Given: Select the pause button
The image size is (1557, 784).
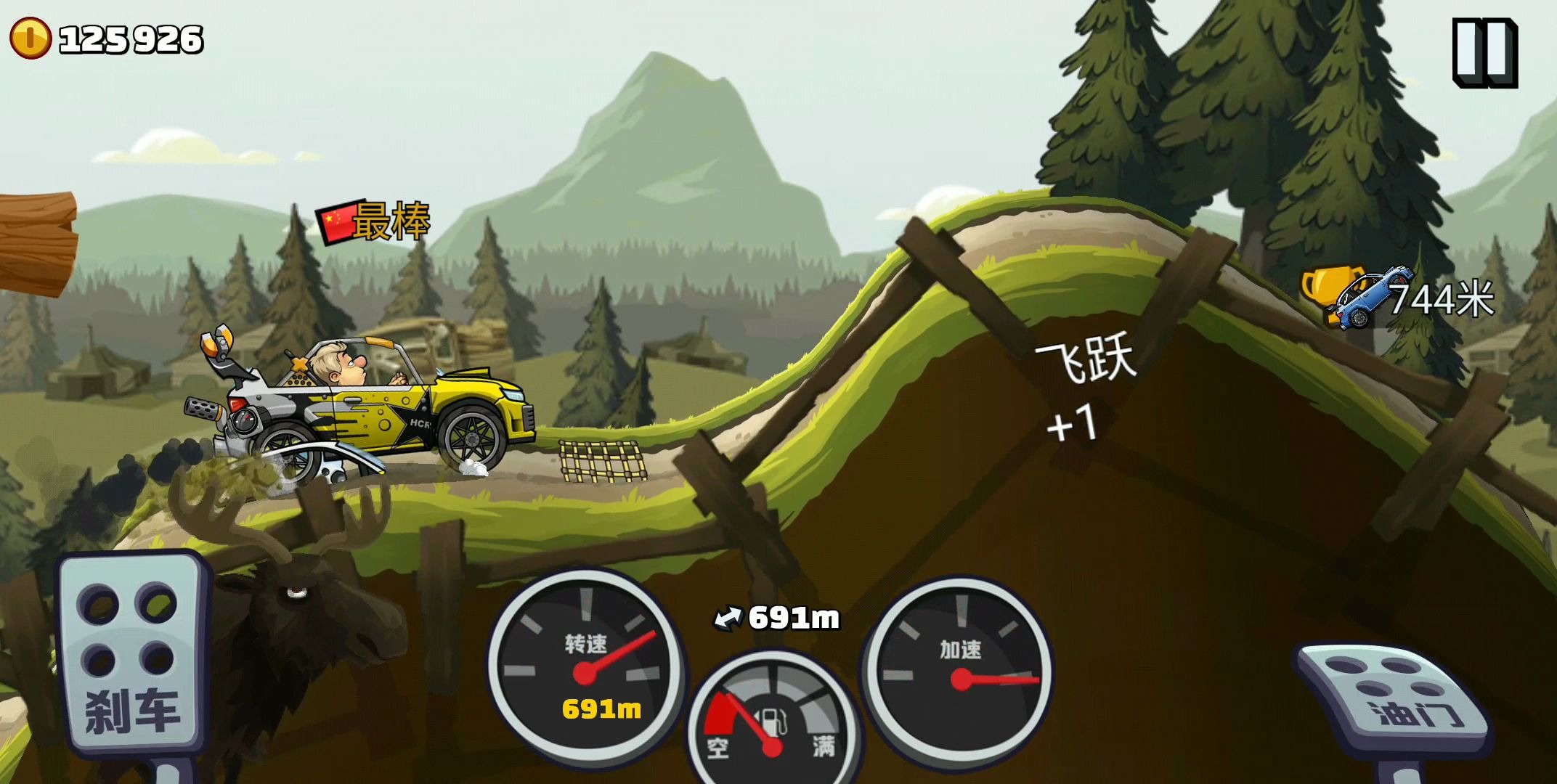Looking at the screenshot, I should 1484,54.
